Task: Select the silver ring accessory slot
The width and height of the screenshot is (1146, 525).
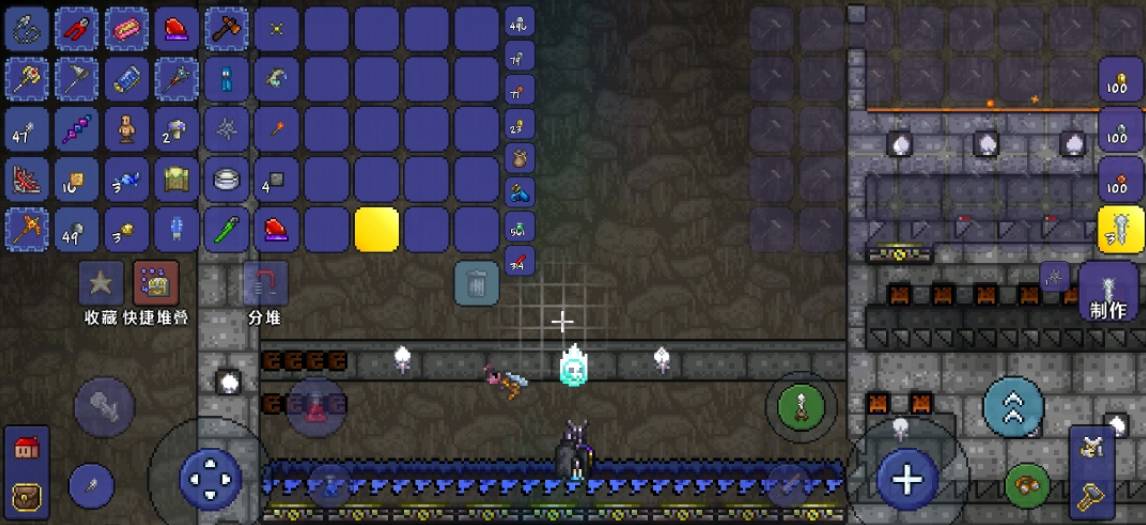Action: pyautogui.click(x=227, y=179)
